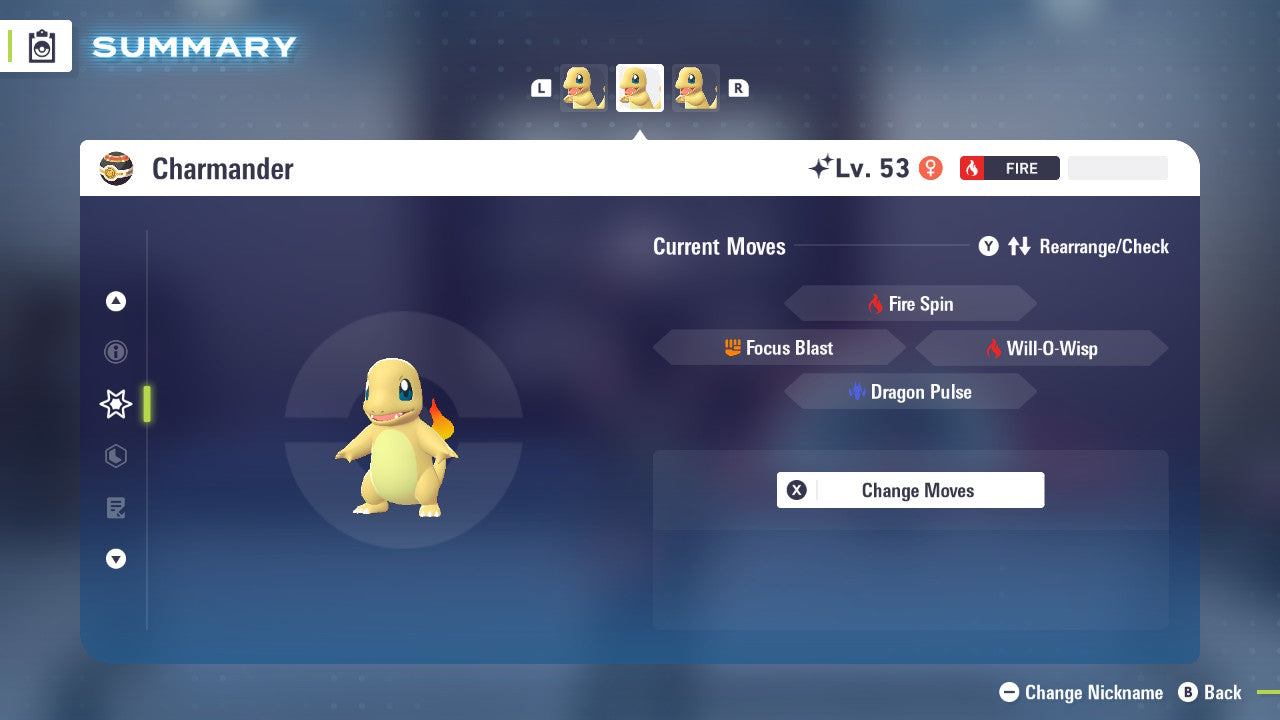Switch to the left Charmander party slot

[583, 87]
